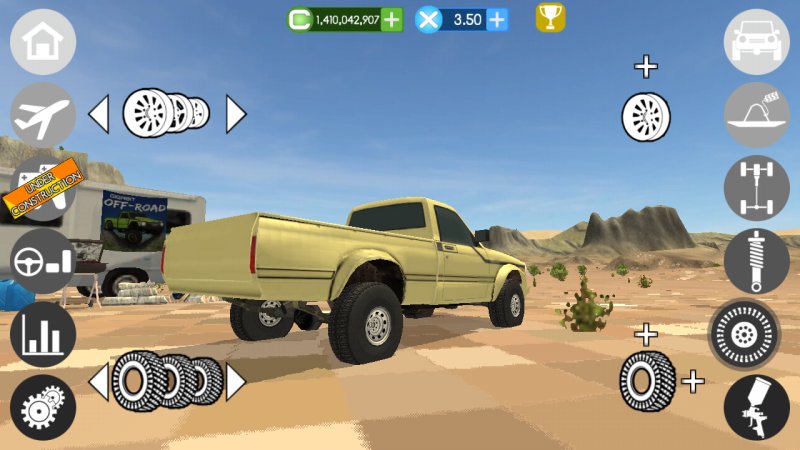Open the suspension shock absorber category
This screenshot has width=800, height=450.
pyautogui.click(x=757, y=261)
